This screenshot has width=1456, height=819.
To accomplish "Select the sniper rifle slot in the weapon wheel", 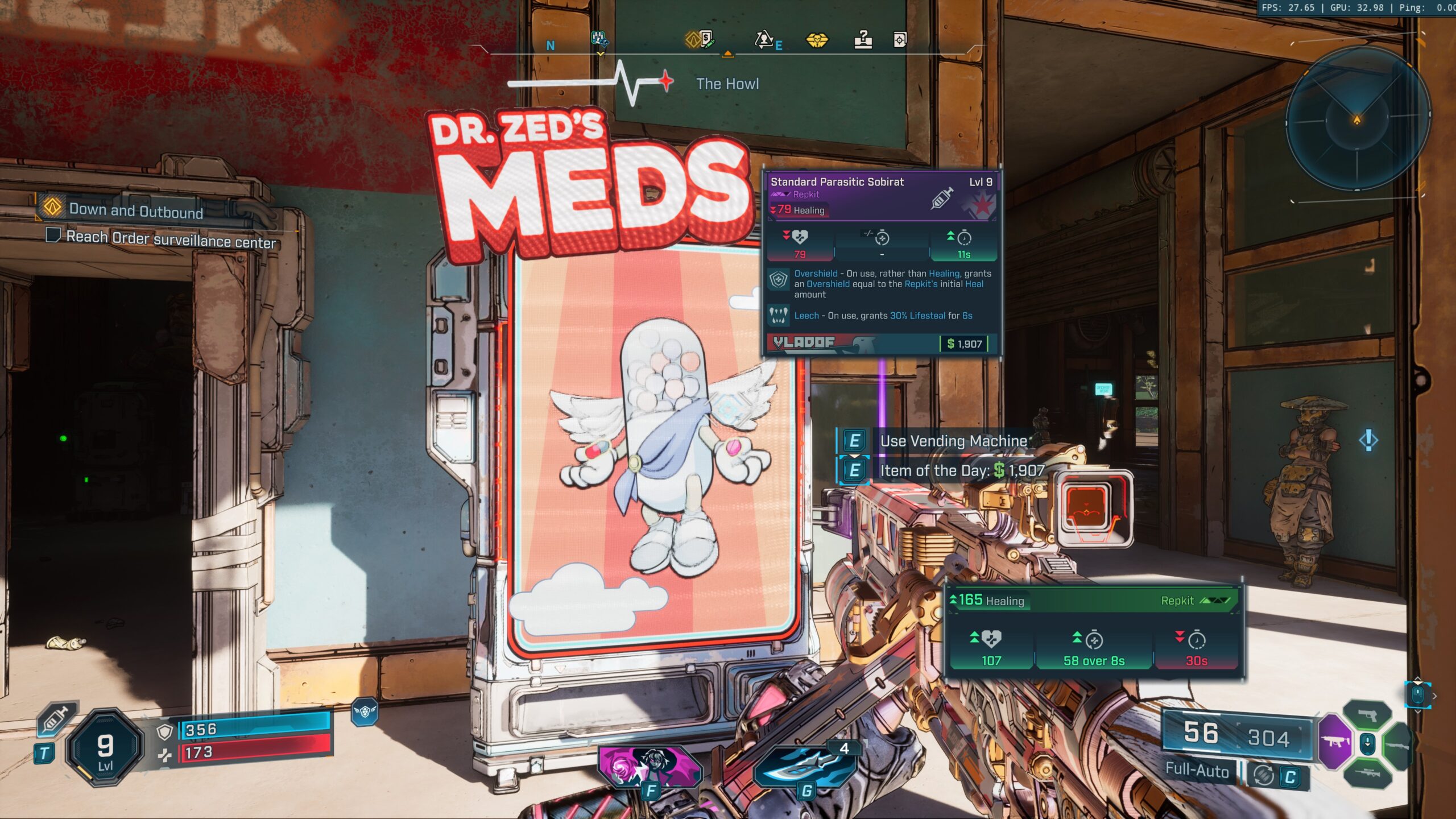I will coord(1368,774).
